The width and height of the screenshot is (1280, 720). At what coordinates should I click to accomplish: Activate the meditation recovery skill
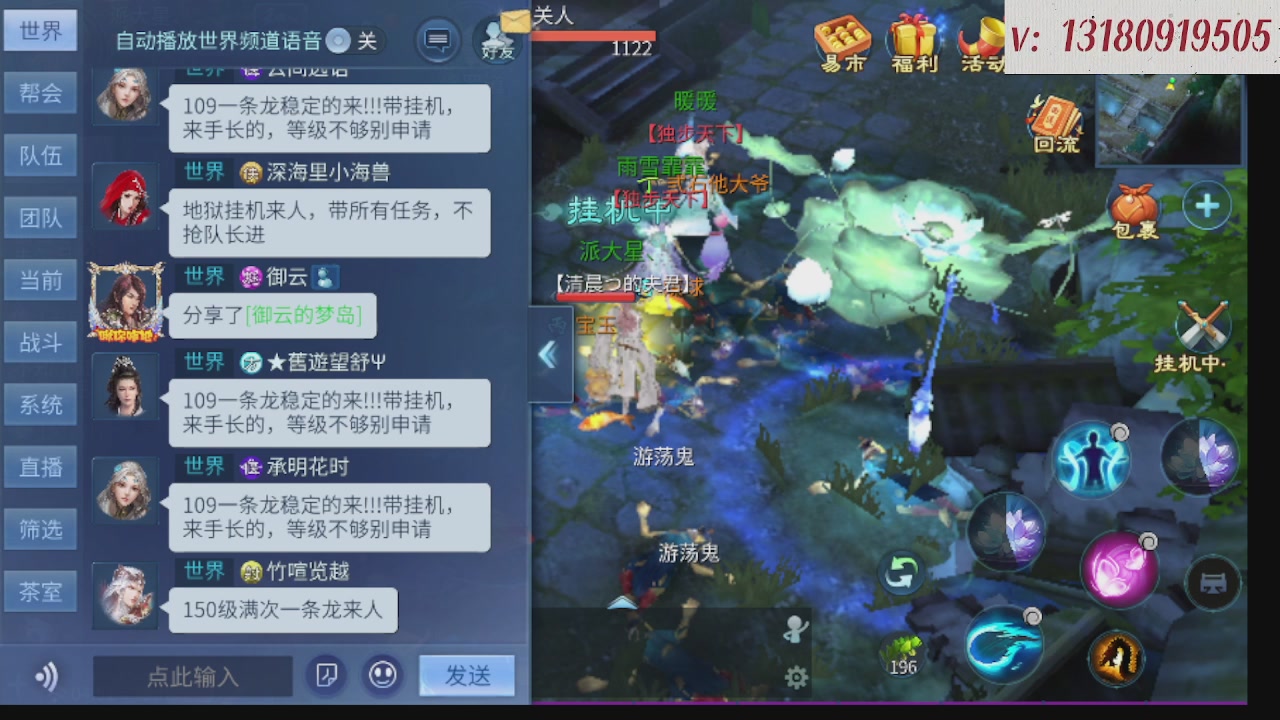[1093, 458]
